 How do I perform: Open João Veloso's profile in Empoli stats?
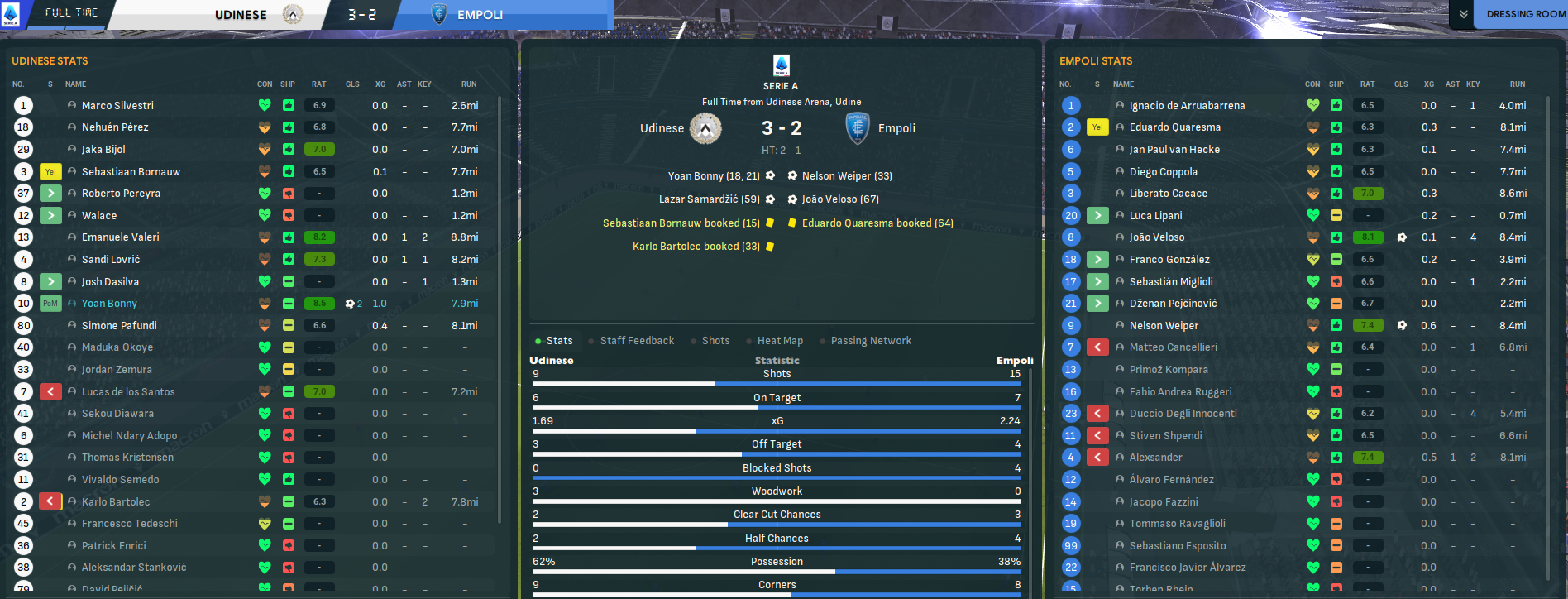1156,237
